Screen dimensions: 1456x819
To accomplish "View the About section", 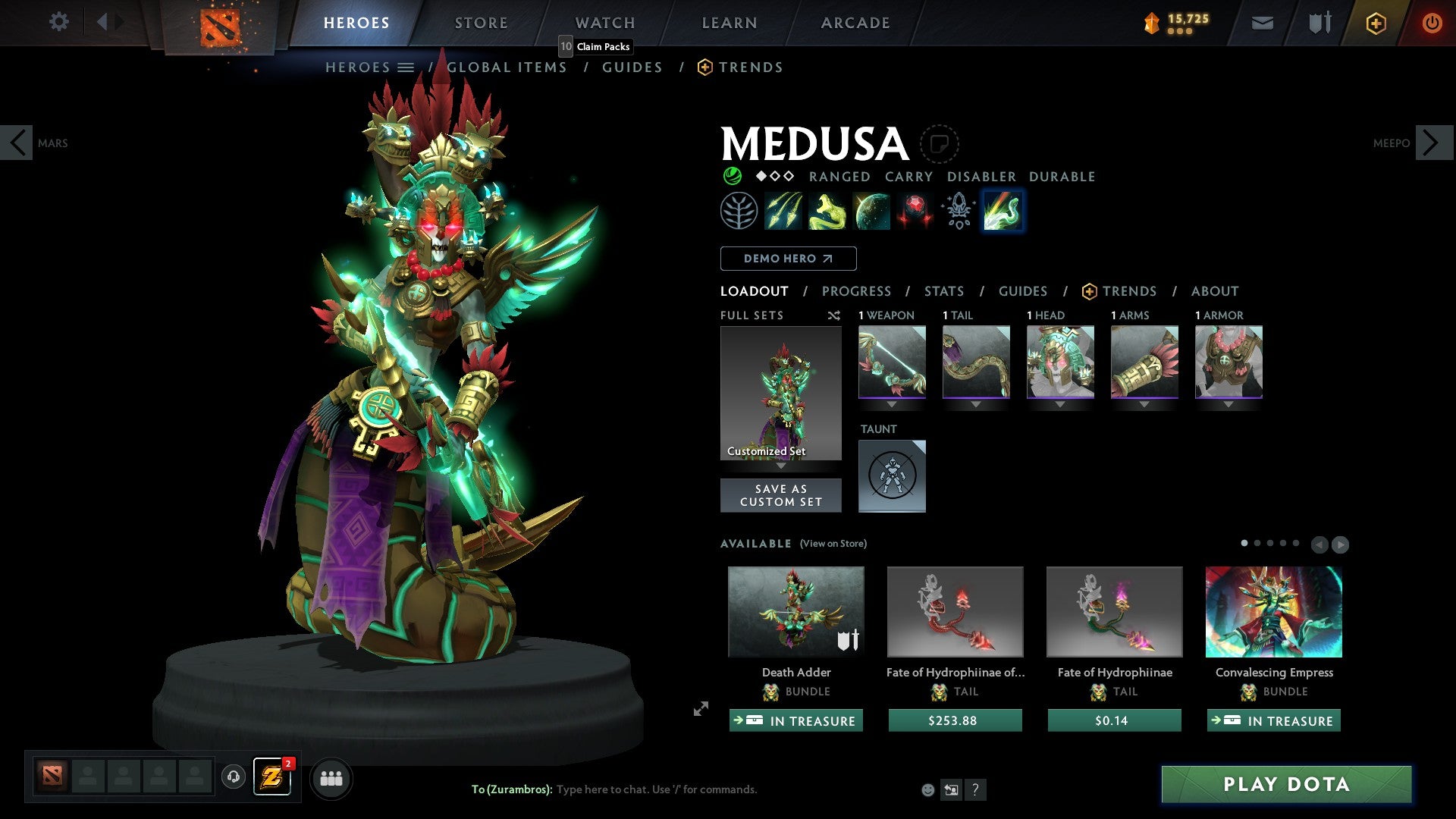I will click(1214, 291).
